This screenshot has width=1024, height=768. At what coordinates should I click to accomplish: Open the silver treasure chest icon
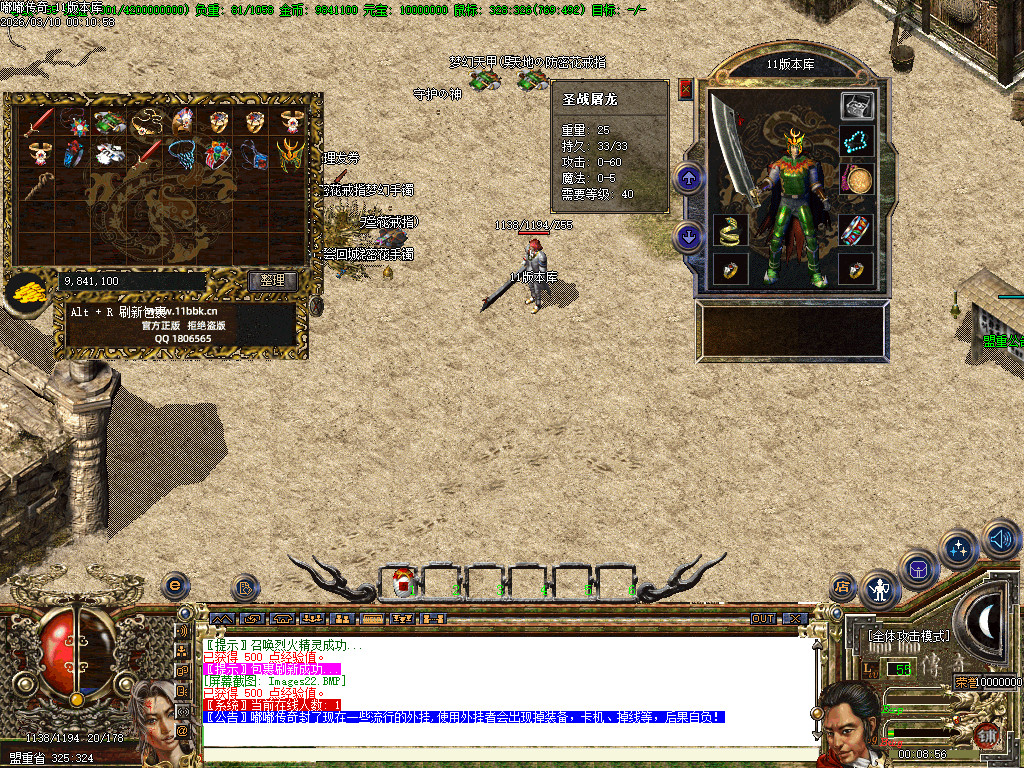(x=857, y=105)
